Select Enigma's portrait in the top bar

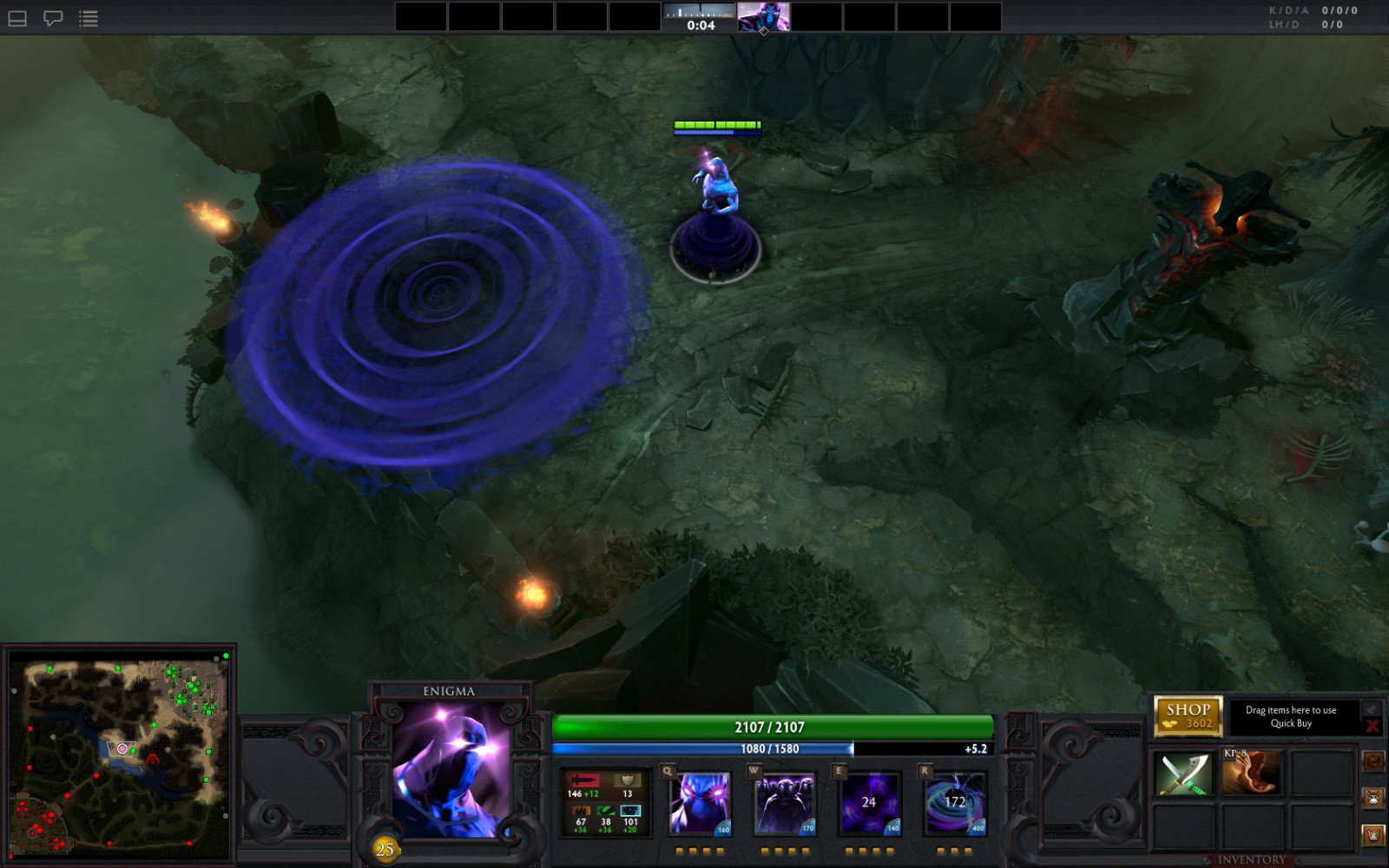tap(763, 16)
